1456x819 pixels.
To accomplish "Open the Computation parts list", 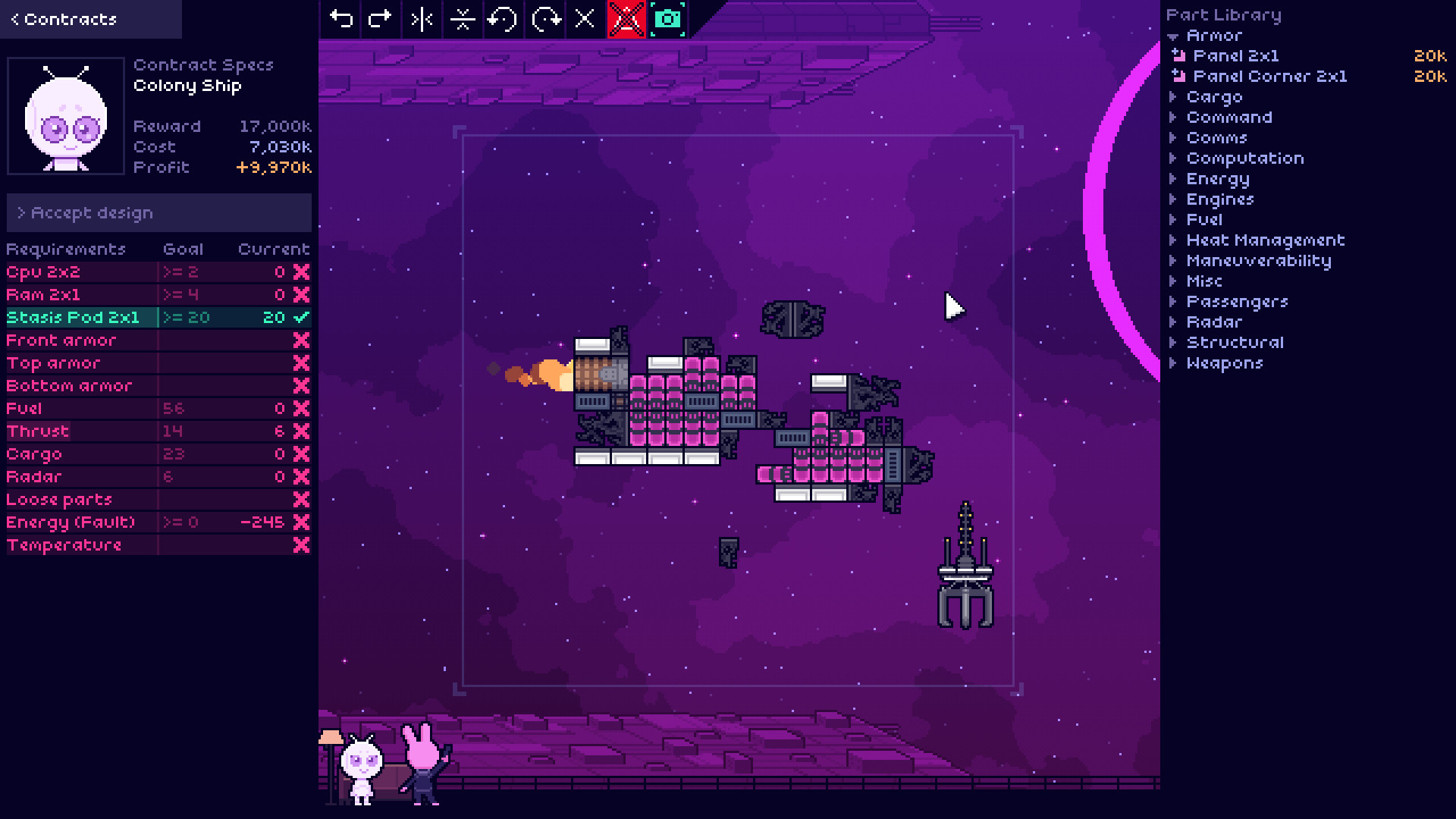I will tap(1244, 158).
